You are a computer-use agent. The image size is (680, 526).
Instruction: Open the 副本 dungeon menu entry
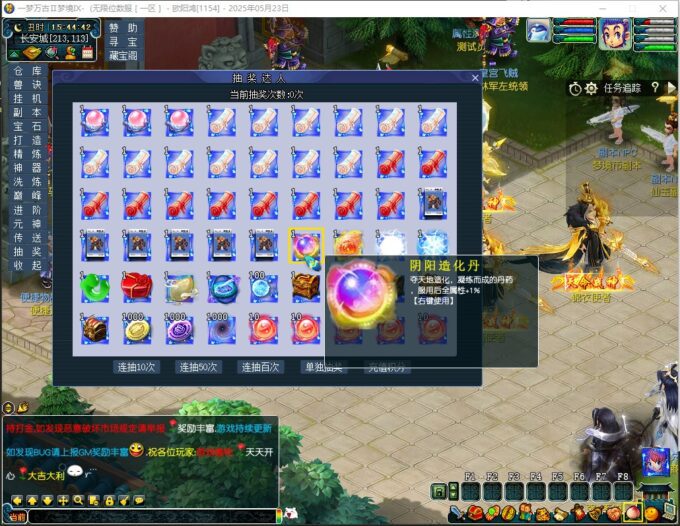click(27, 113)
